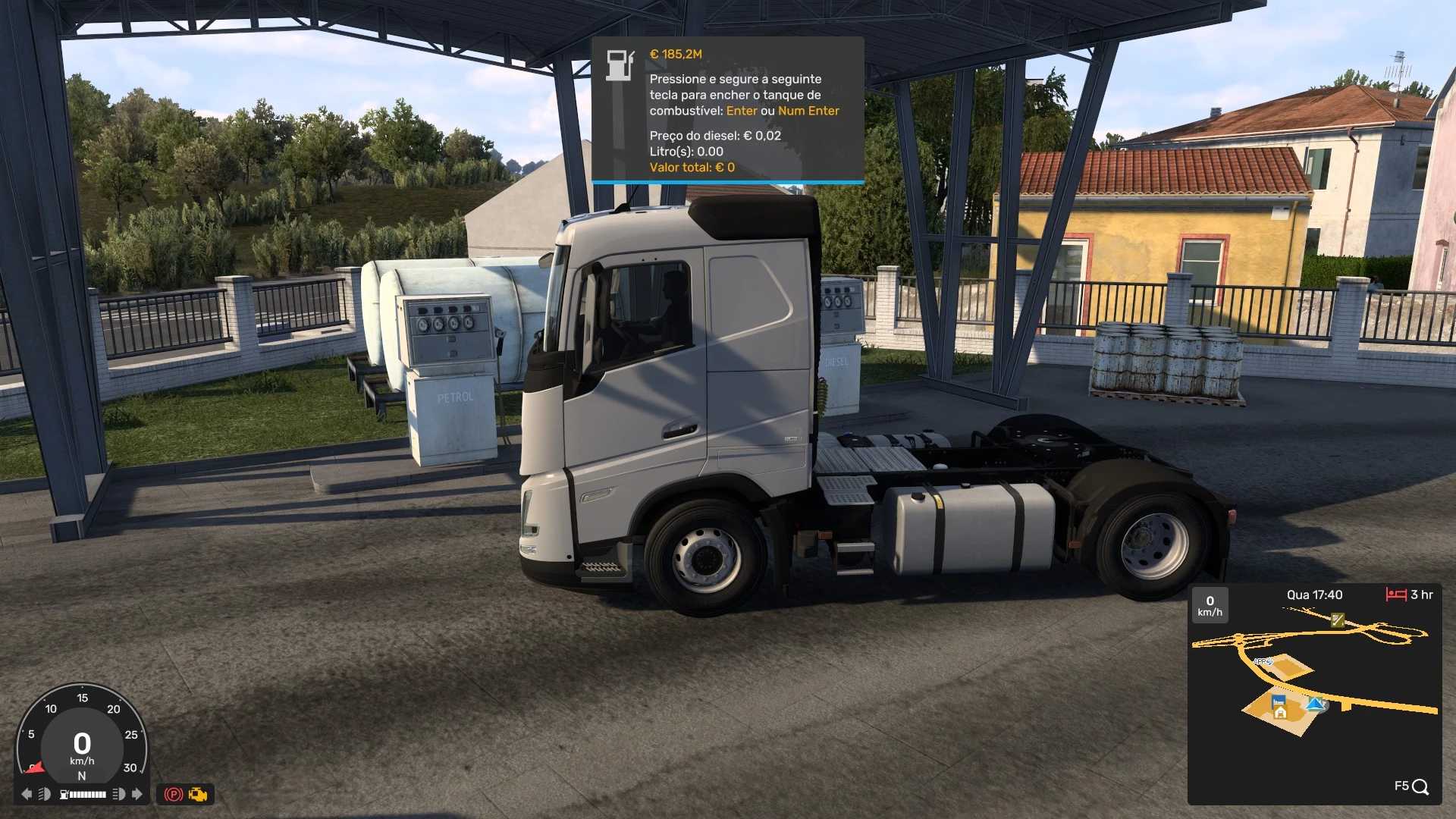
Task: Select the red bed rest icon
Action: click(1396, 595)
